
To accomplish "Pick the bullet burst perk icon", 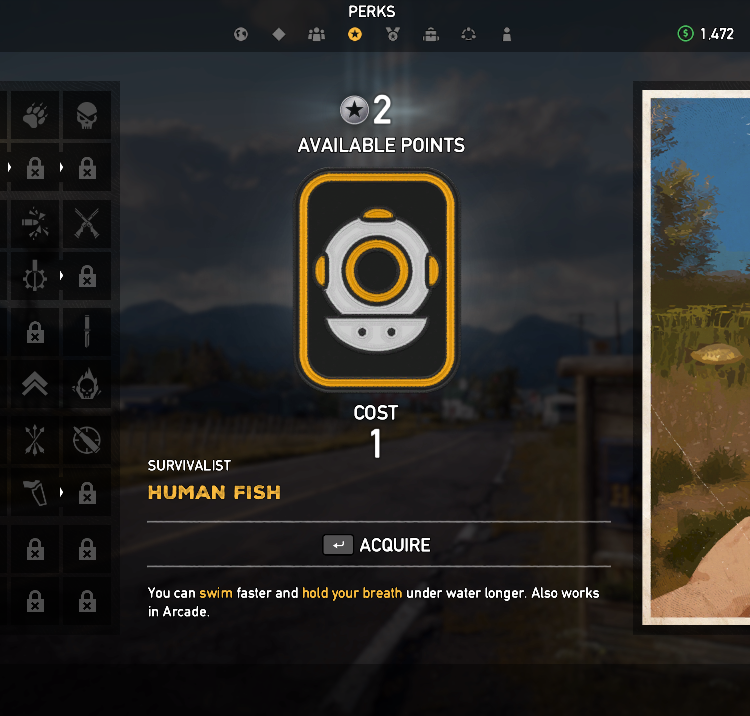I will pos(35,223).
